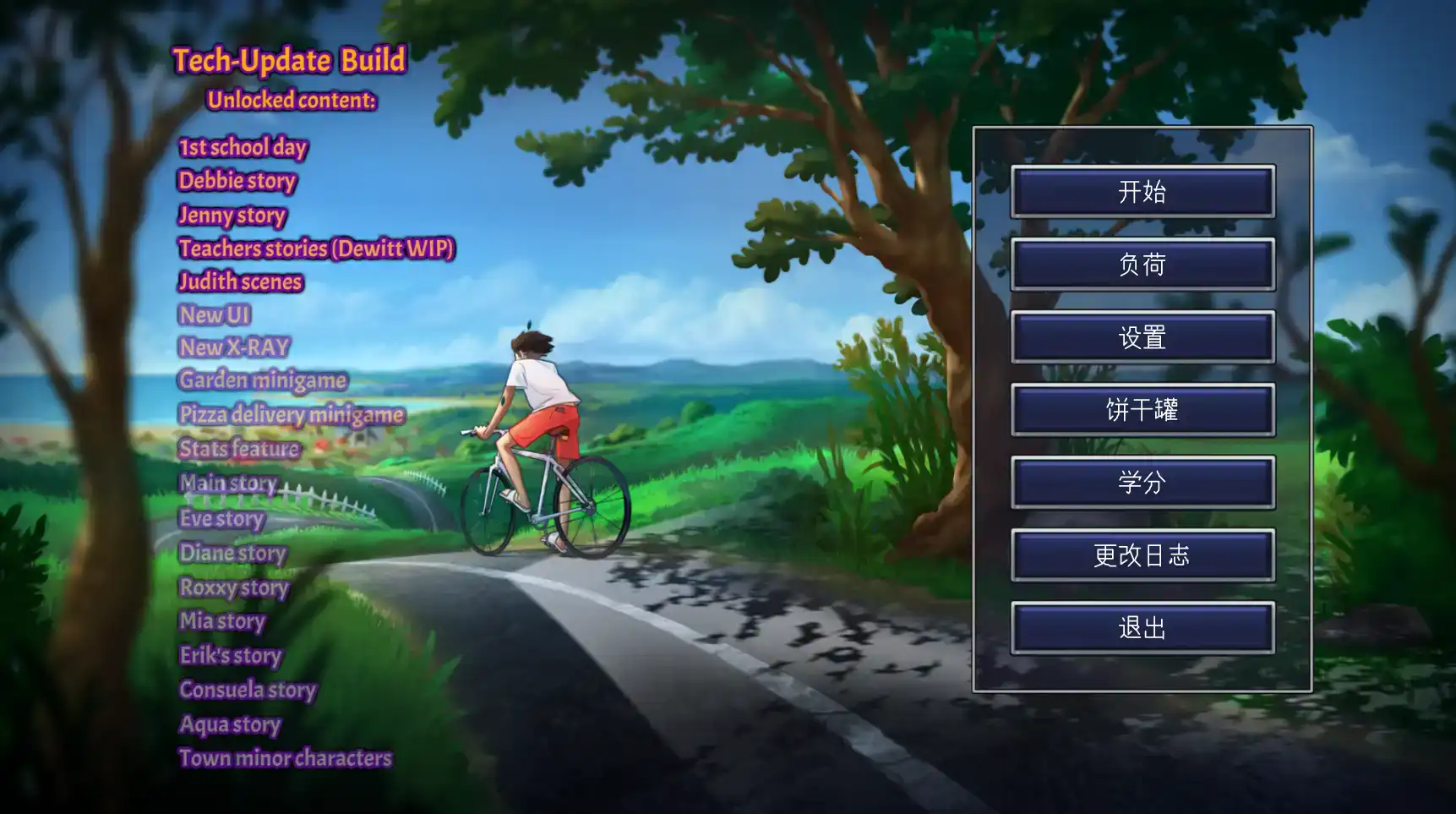Click Teachers stories (Dewitt WIP) entry
Image resolution: width=1456 pixels, height=814 pixels.
[316, 249]
